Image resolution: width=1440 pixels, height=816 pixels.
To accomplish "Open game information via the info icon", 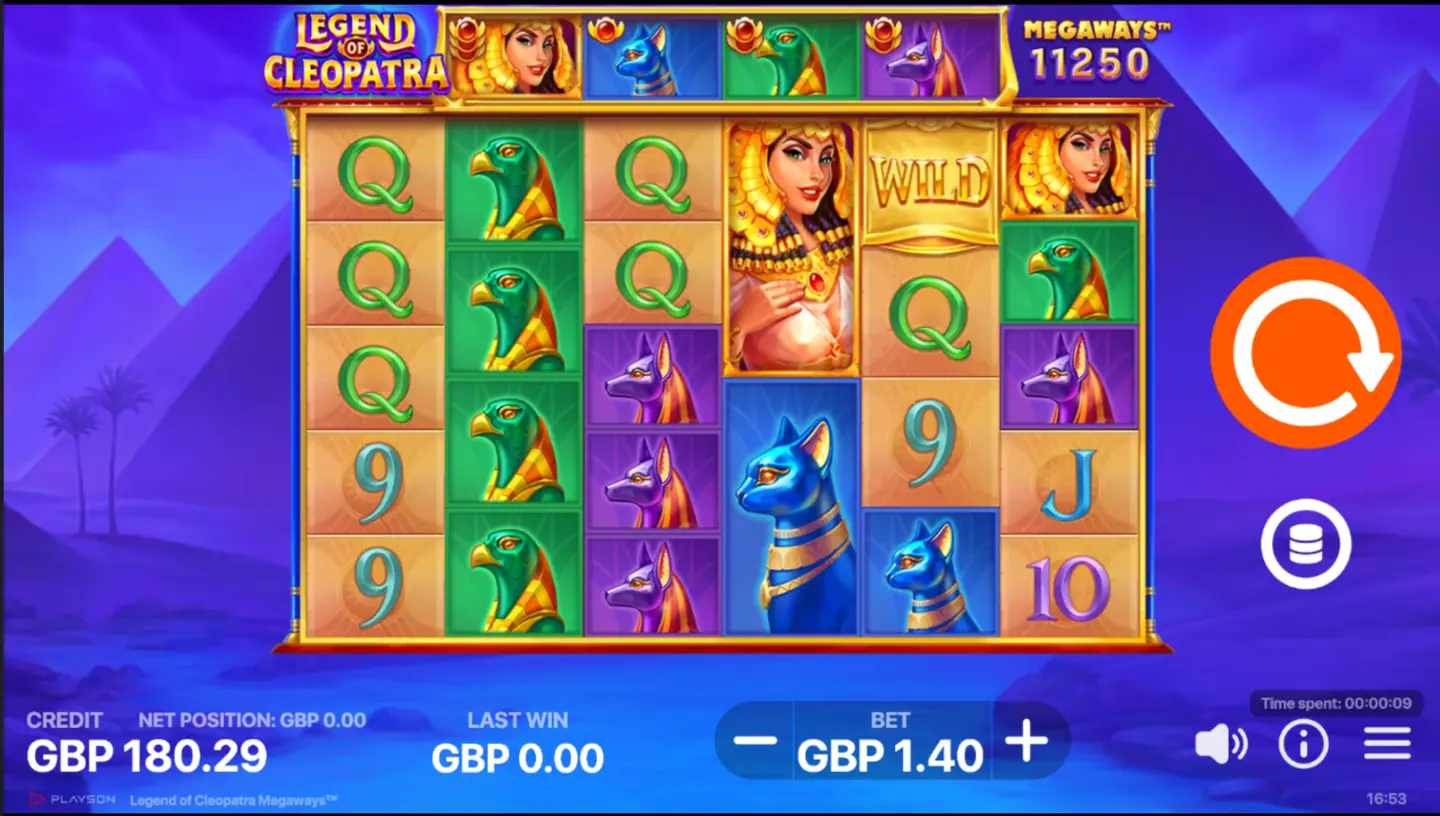I will (x=1302, y=742).
